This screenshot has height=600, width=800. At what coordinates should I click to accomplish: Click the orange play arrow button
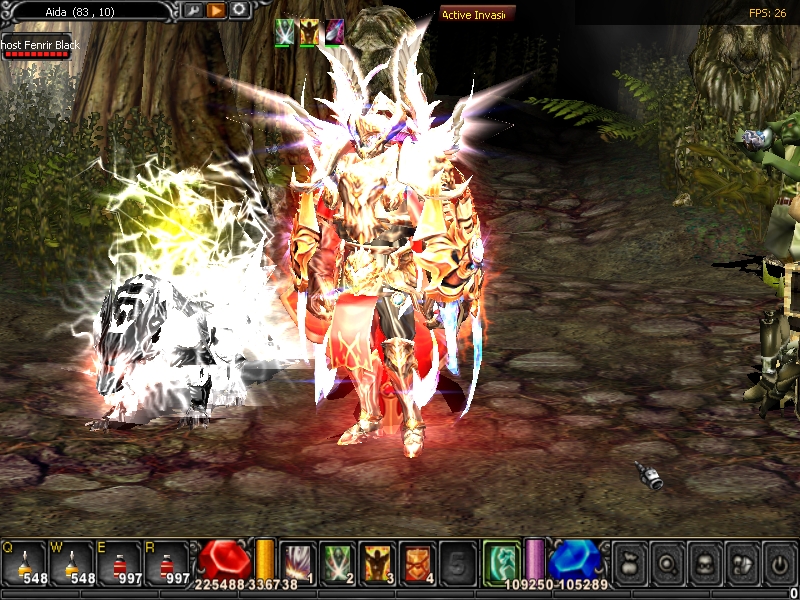[216, 10]
